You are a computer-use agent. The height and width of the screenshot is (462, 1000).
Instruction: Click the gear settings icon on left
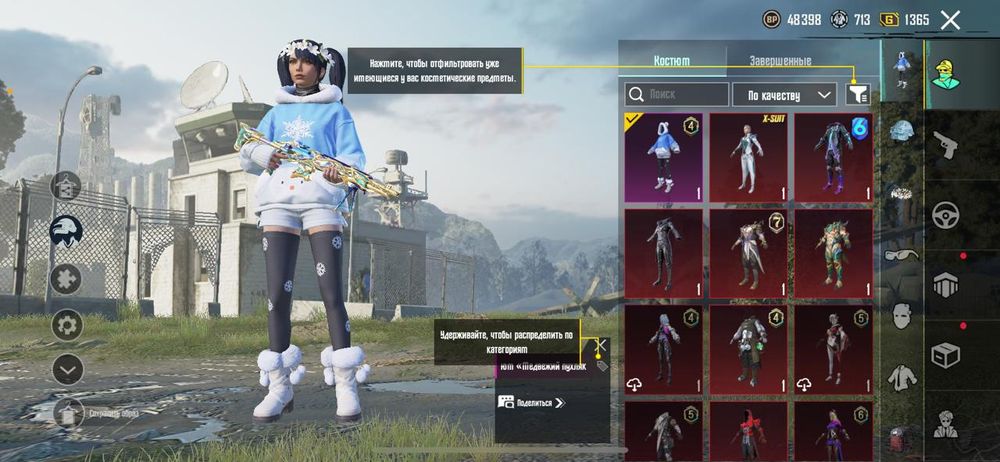click(x=67, y=324)
